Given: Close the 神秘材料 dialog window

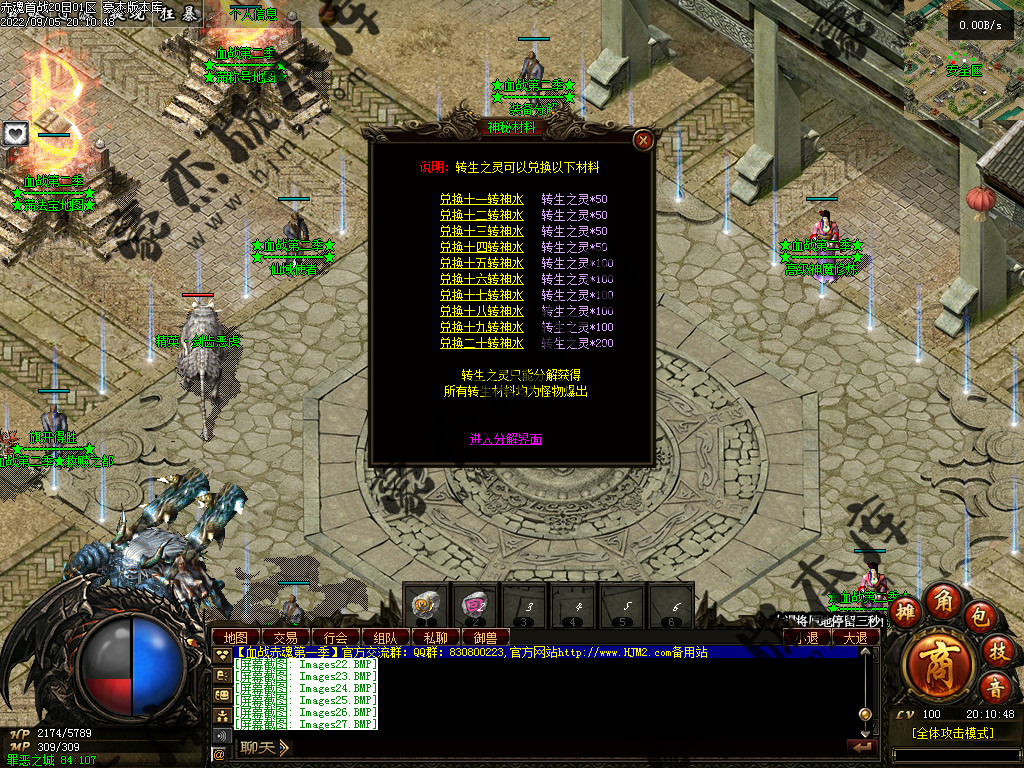Looking at the screenshot, I should (644, 140).
